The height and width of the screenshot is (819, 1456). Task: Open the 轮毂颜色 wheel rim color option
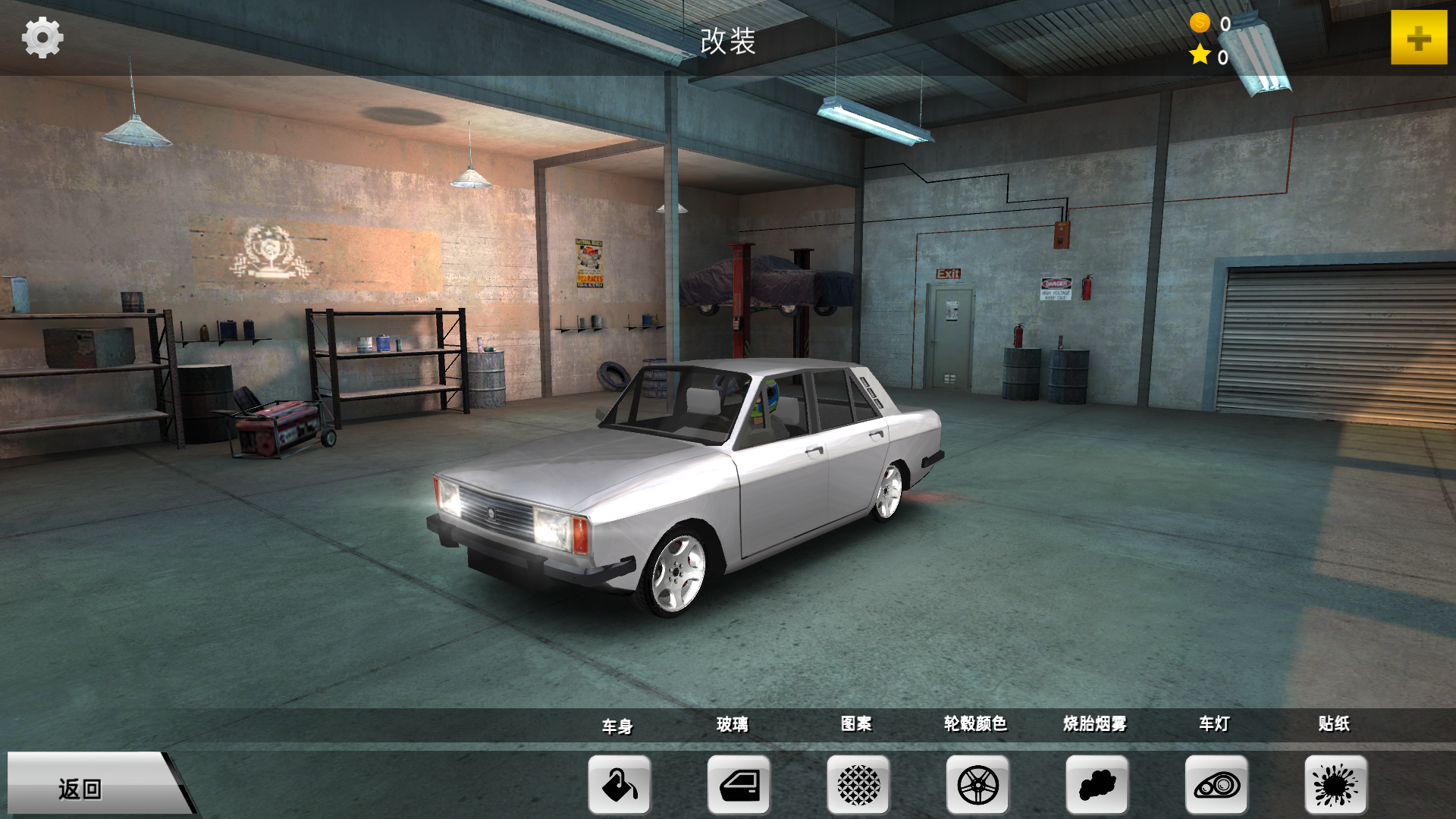pos(977,785)
